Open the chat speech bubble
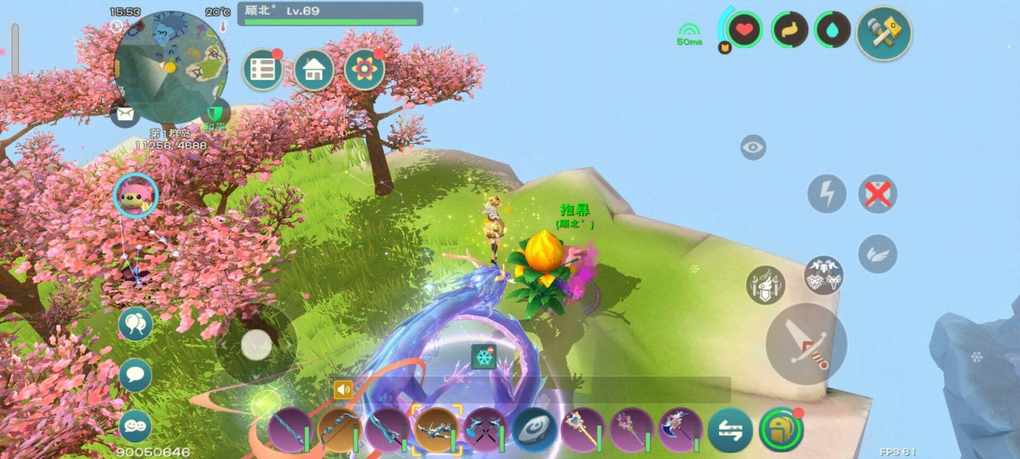 135,375
